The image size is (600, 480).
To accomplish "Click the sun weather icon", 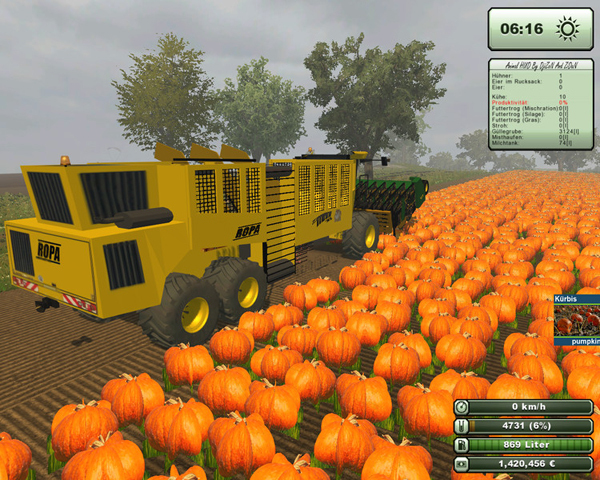I will click(x=567, y=29).
